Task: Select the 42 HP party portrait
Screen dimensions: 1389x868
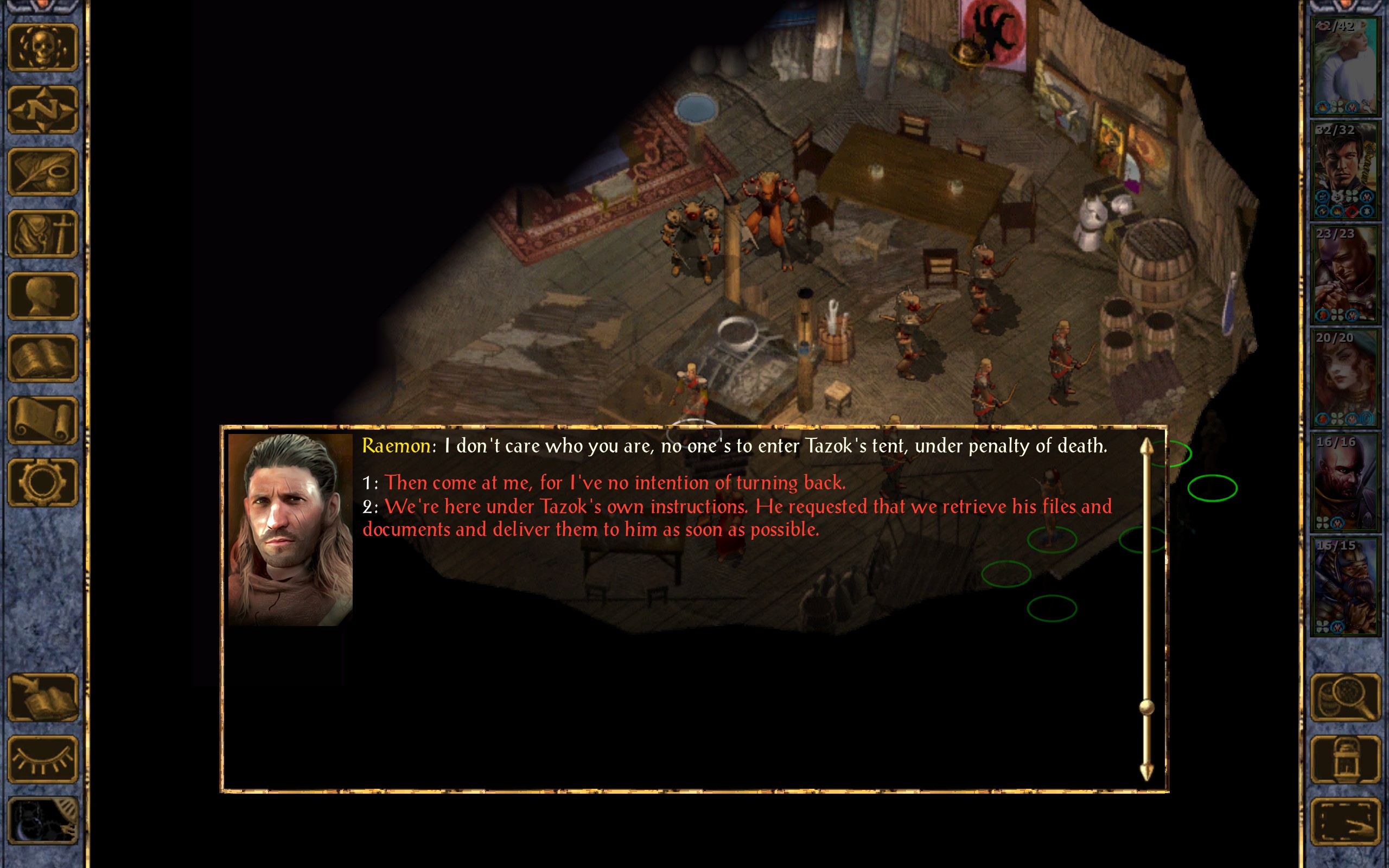Action: click(x=1345, y=67)
